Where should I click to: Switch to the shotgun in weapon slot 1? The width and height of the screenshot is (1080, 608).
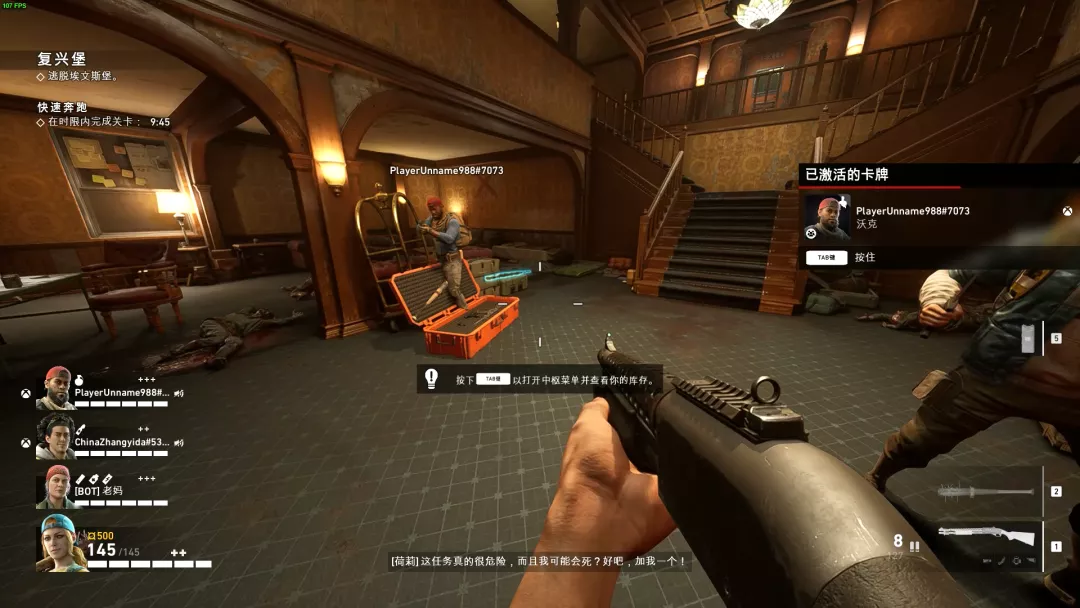coord(989,538)
